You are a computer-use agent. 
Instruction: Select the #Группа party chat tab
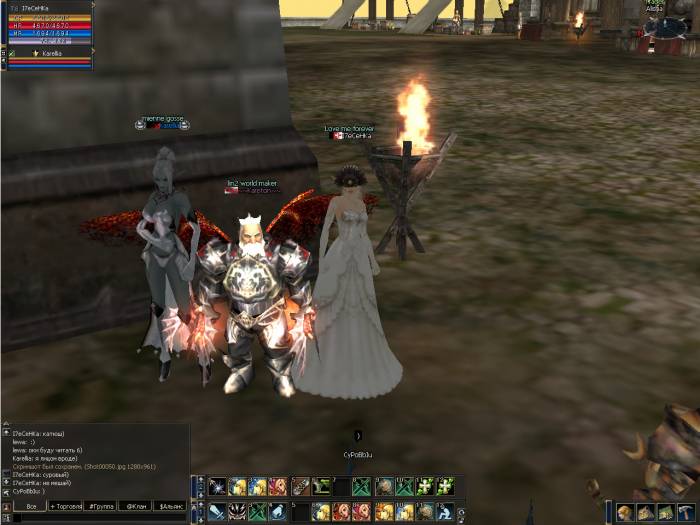click(x=101, y=507)
